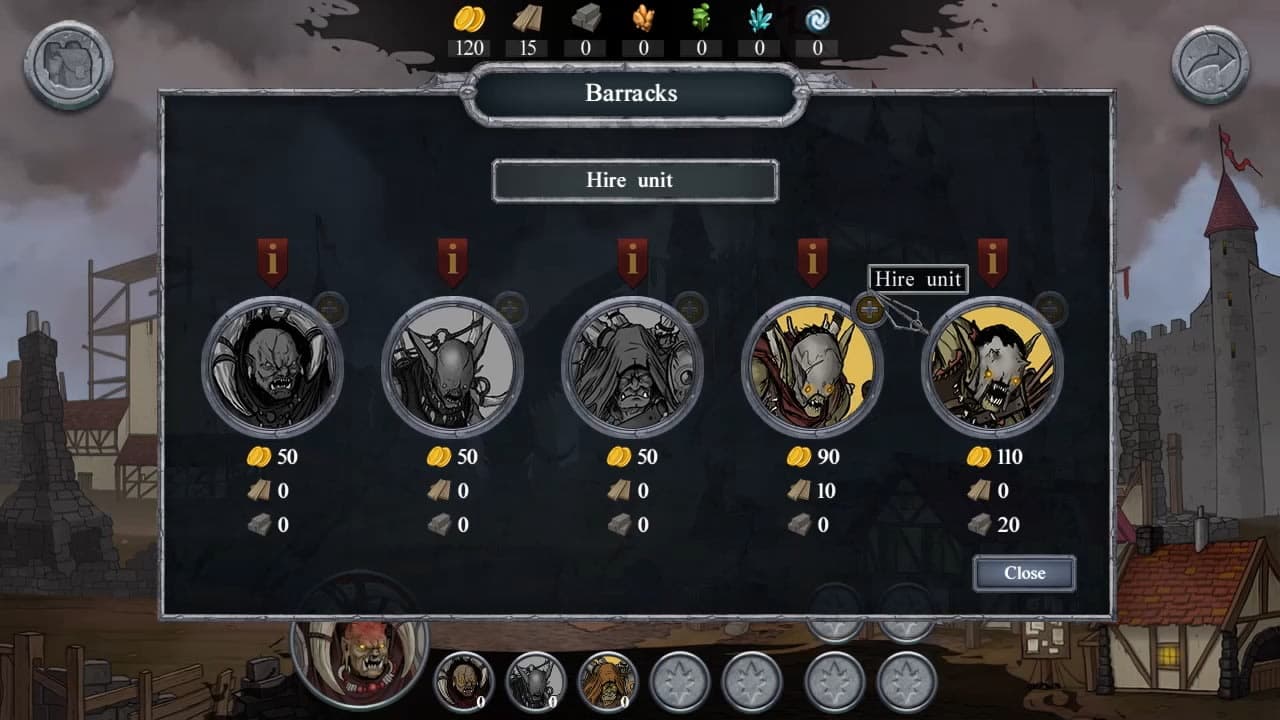Select the yellow-background fourth unit portrait
The image size is (1280, 720).
tap(812, 368)
